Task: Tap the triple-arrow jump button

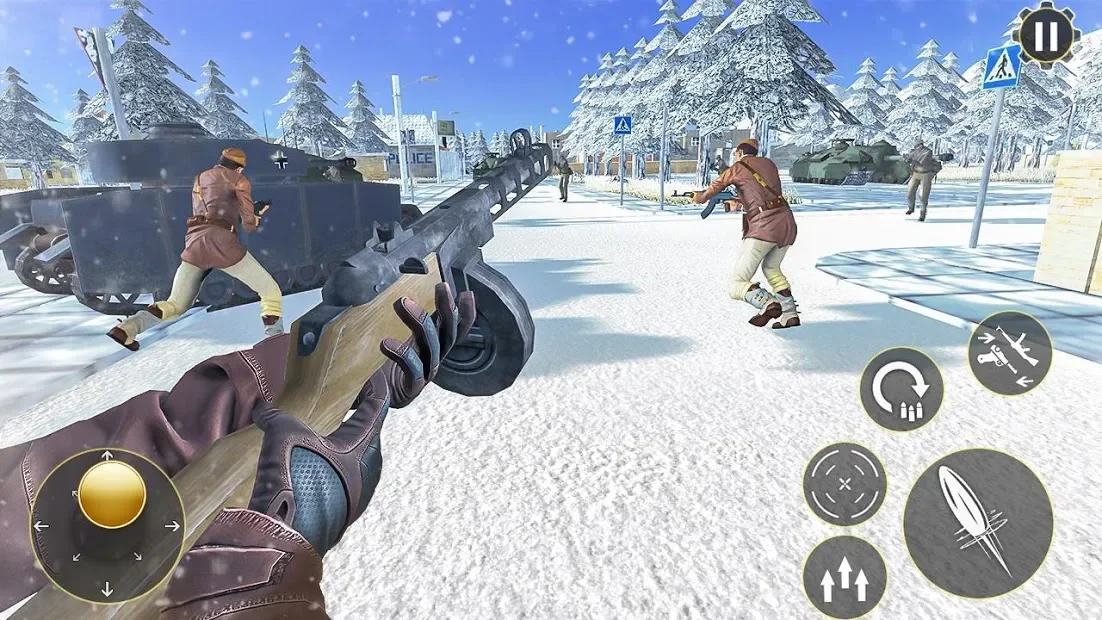Action: point(844,577)
